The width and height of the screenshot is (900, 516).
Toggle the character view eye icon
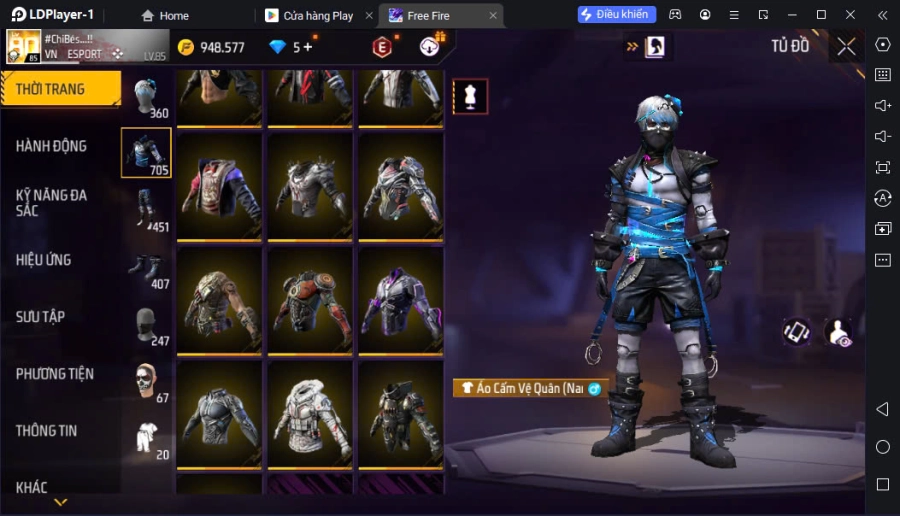[x=838, y=333]
